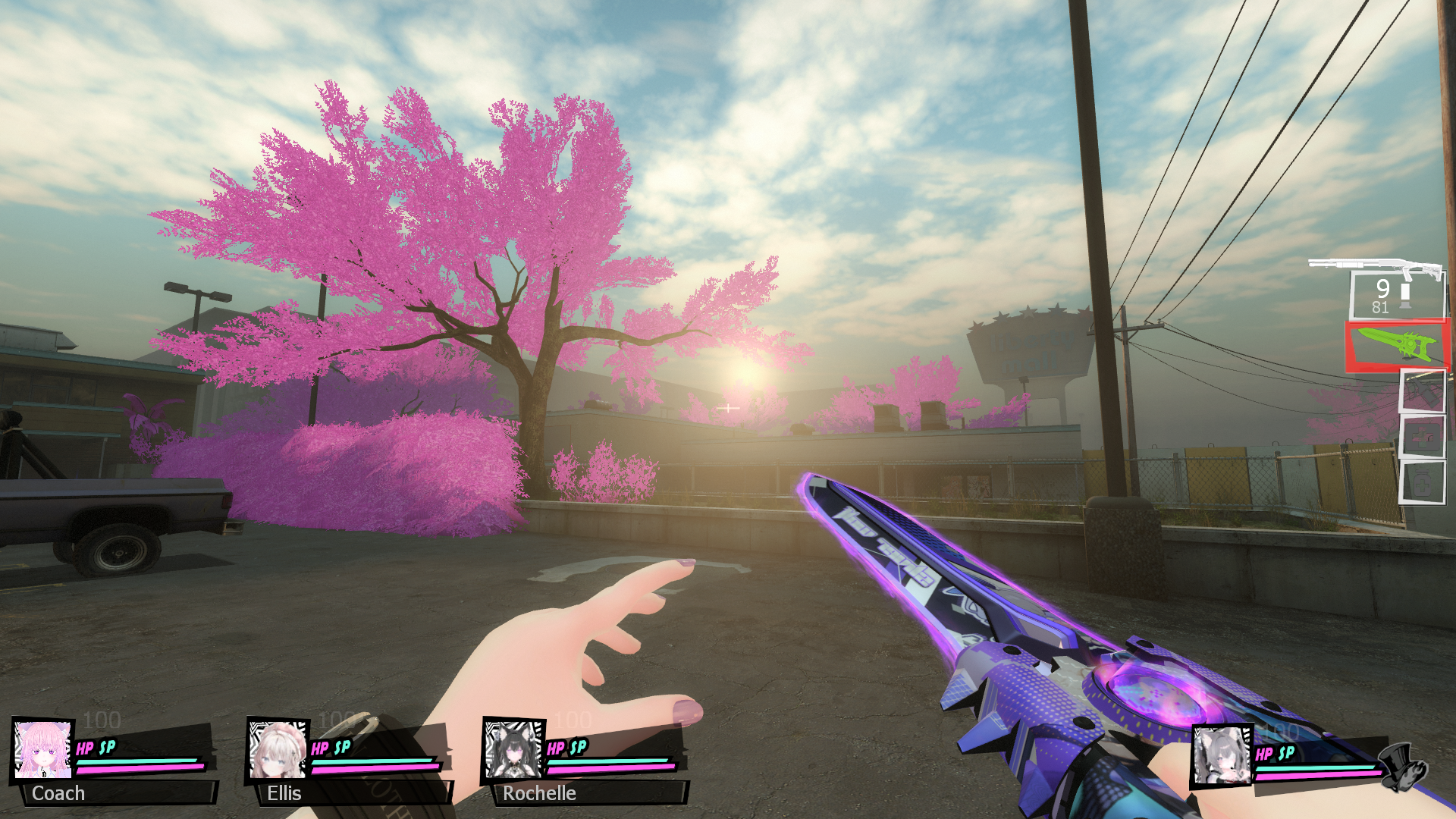
Task: Click Rochelle's teammate portrait
Action: coord(513,750)
